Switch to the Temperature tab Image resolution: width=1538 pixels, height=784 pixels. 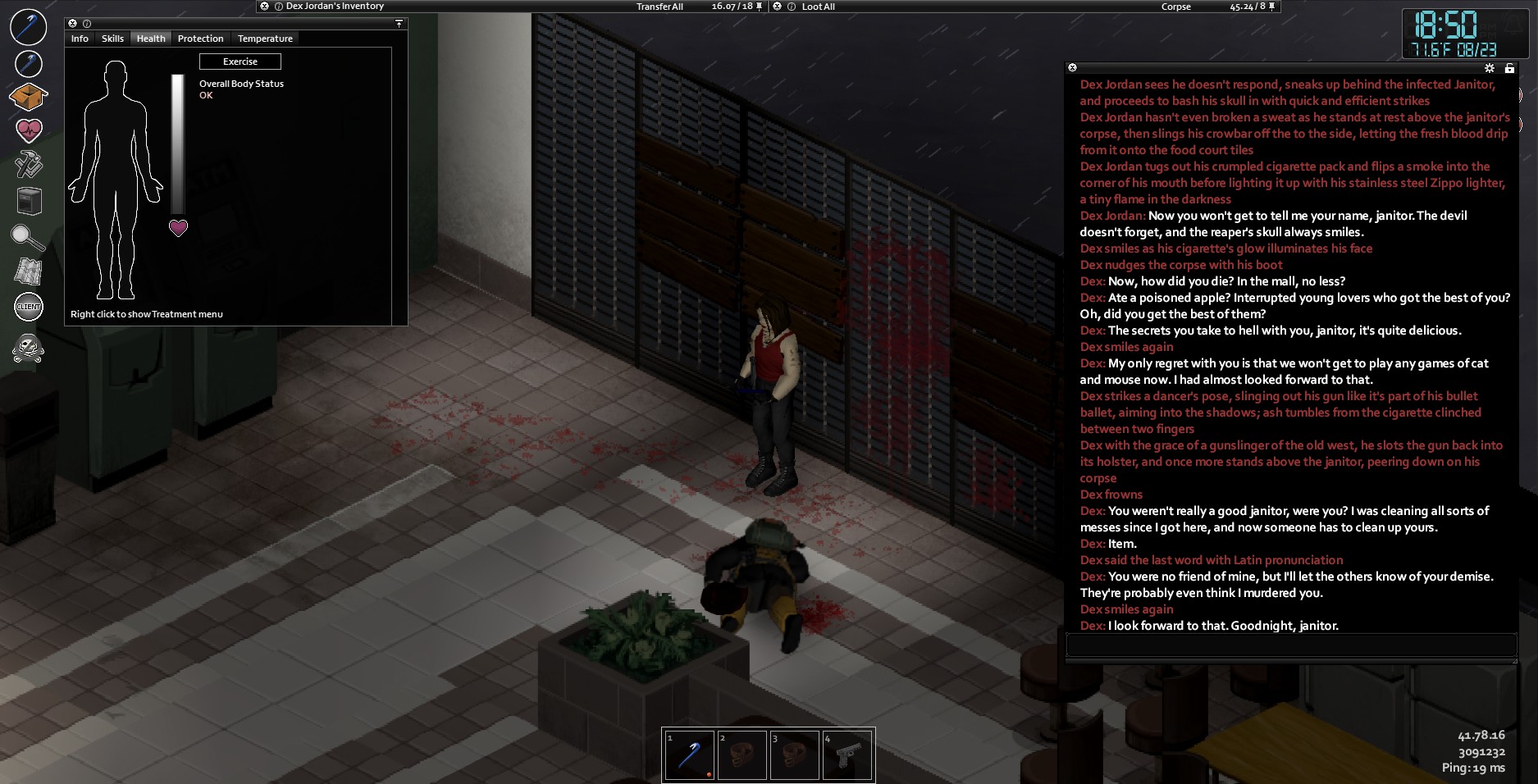point(265,39)
